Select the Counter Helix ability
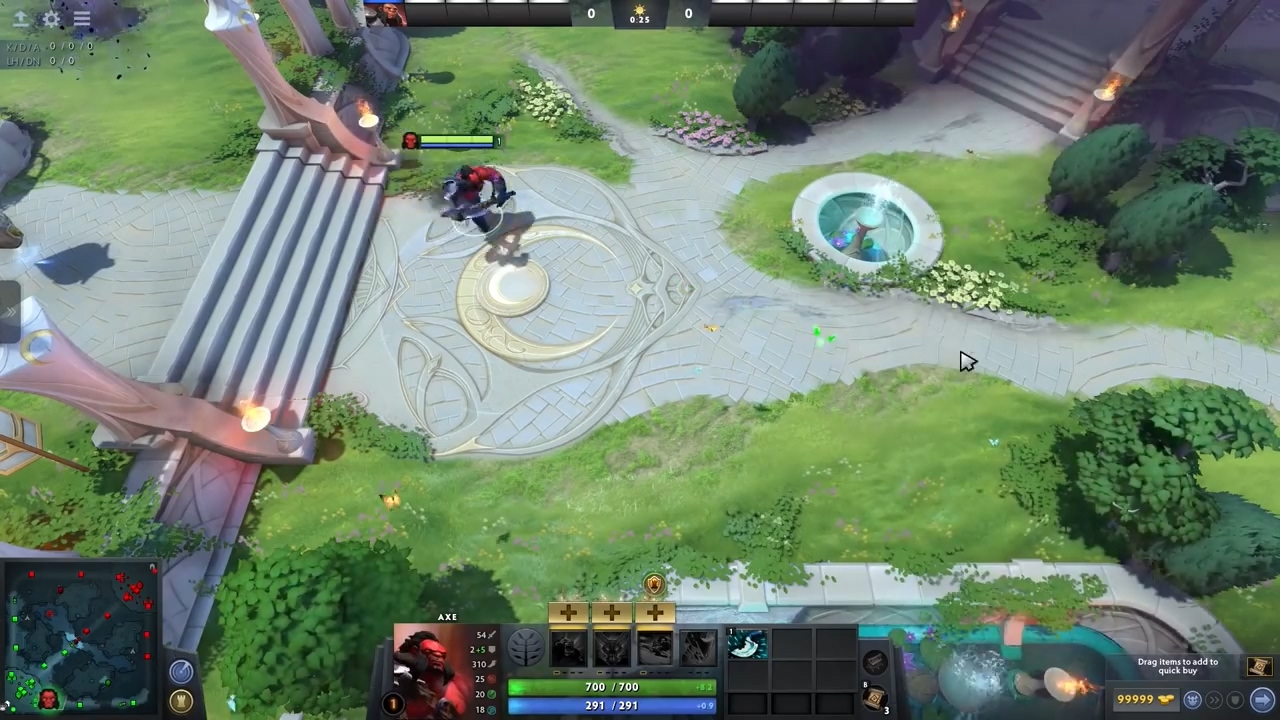 (656, 649)
